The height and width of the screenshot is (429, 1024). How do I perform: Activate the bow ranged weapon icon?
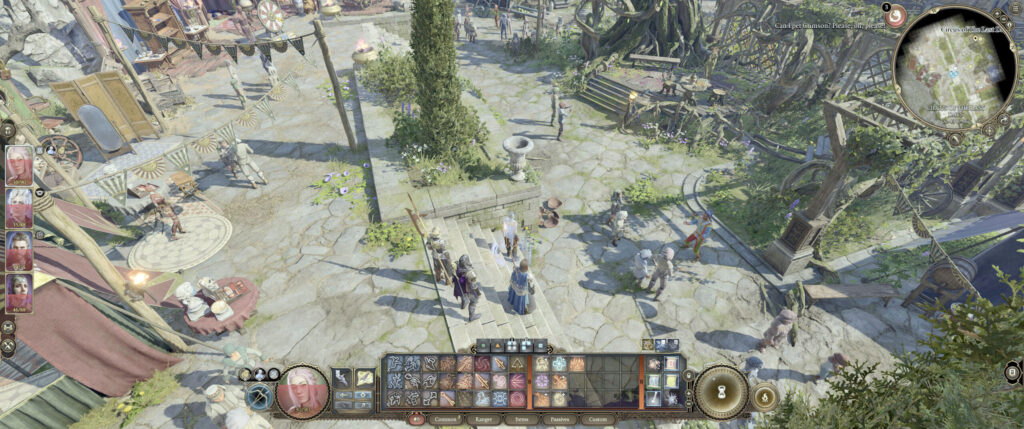(x=259, y=397)
